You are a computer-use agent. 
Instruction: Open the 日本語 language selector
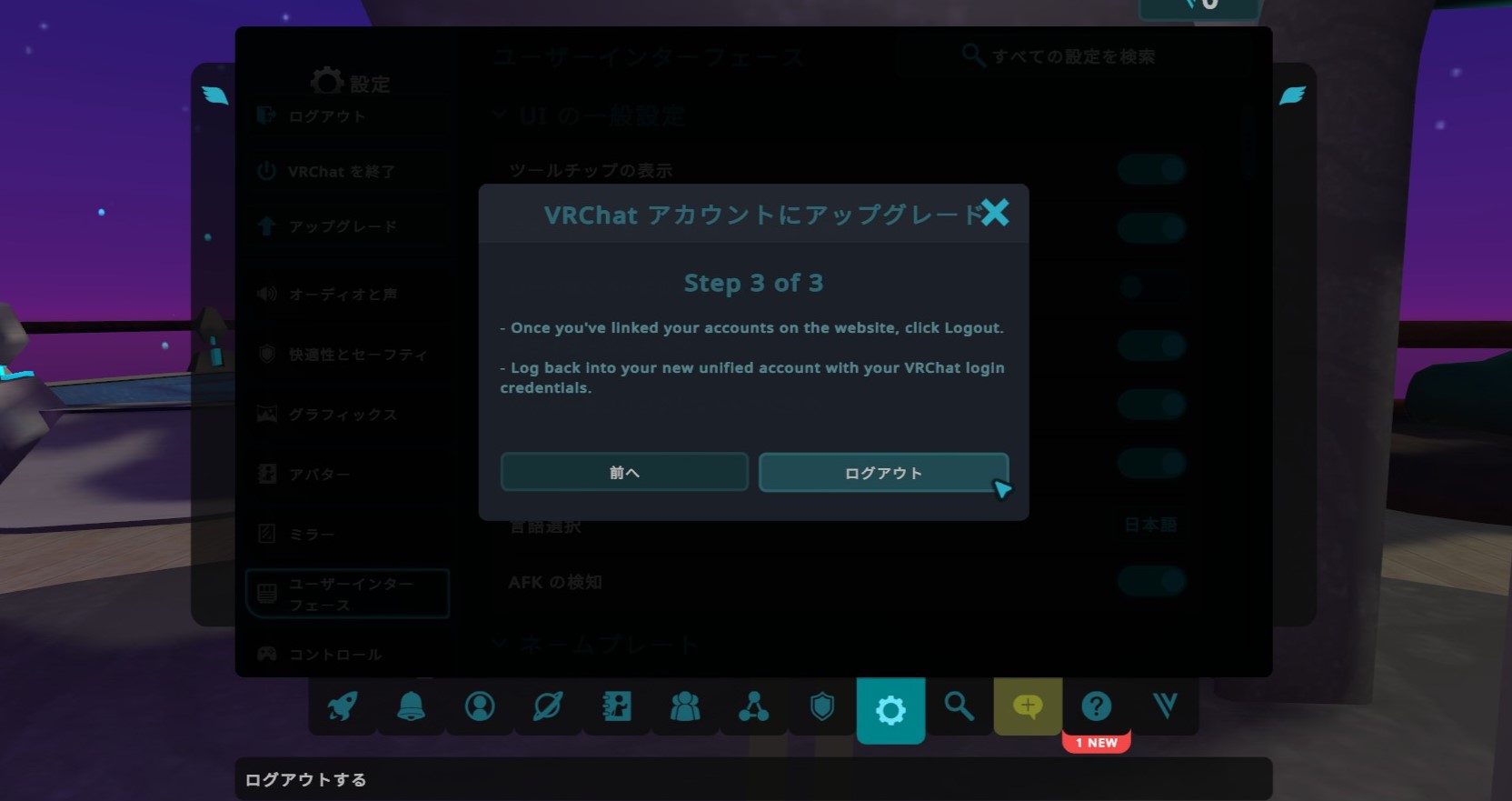[x=1151, y=526]
